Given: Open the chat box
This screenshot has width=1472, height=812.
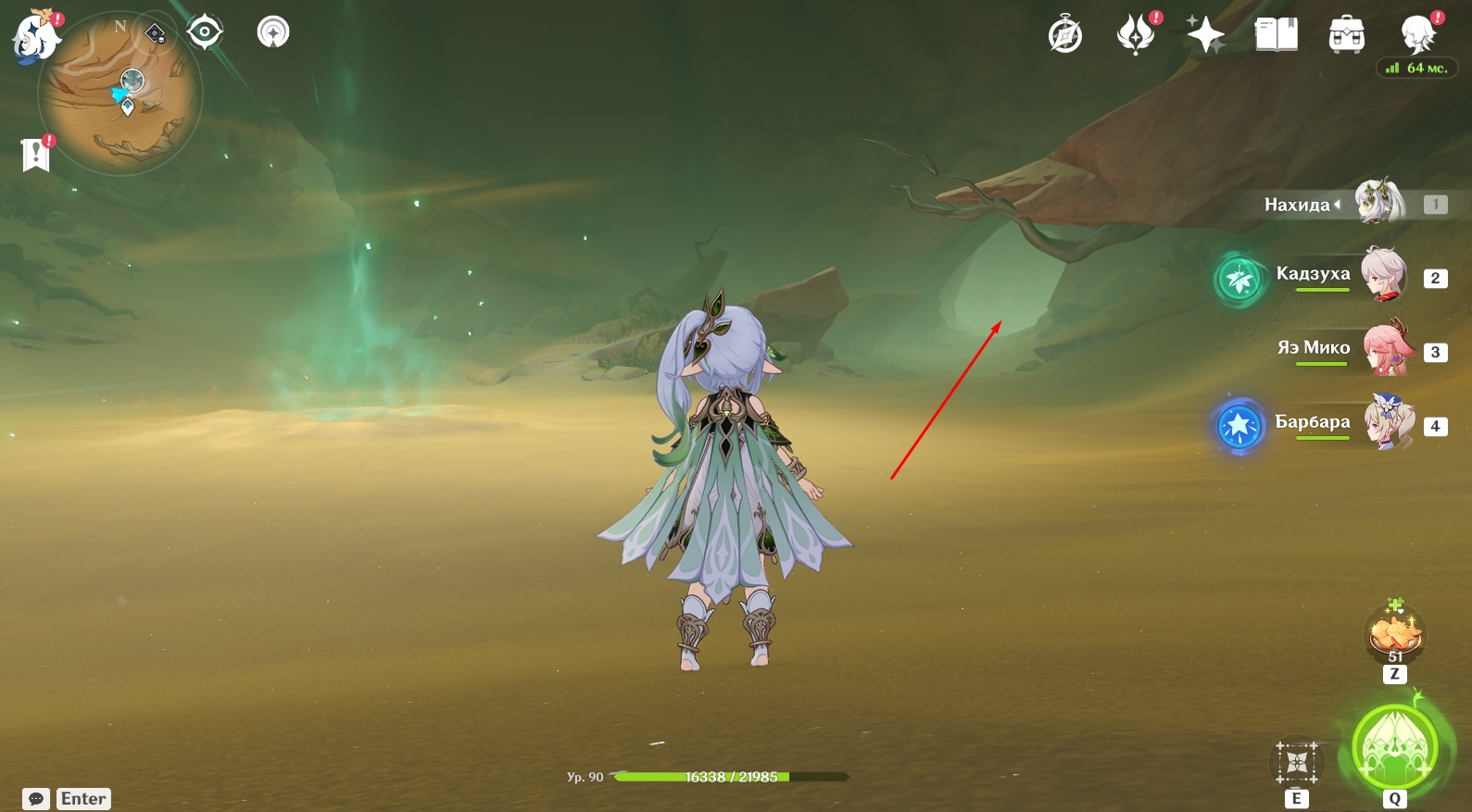Looking at the screenshot, I should click(x=37, y=799).
